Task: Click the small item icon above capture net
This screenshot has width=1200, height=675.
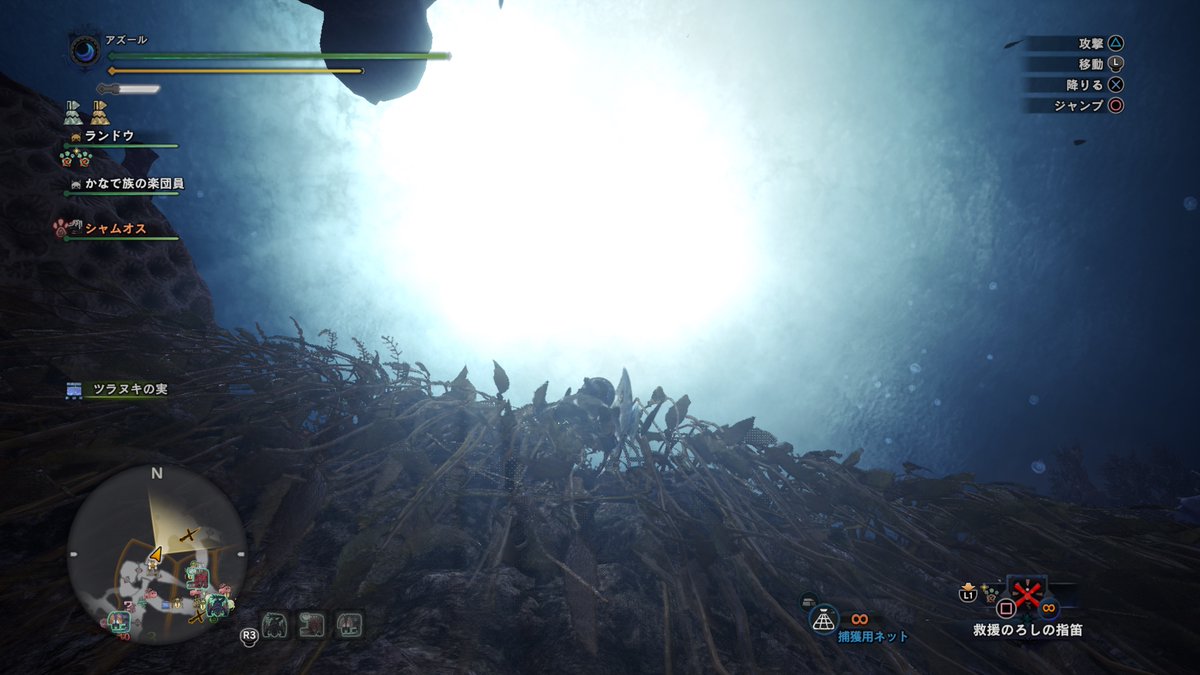Action: [807, 601]
